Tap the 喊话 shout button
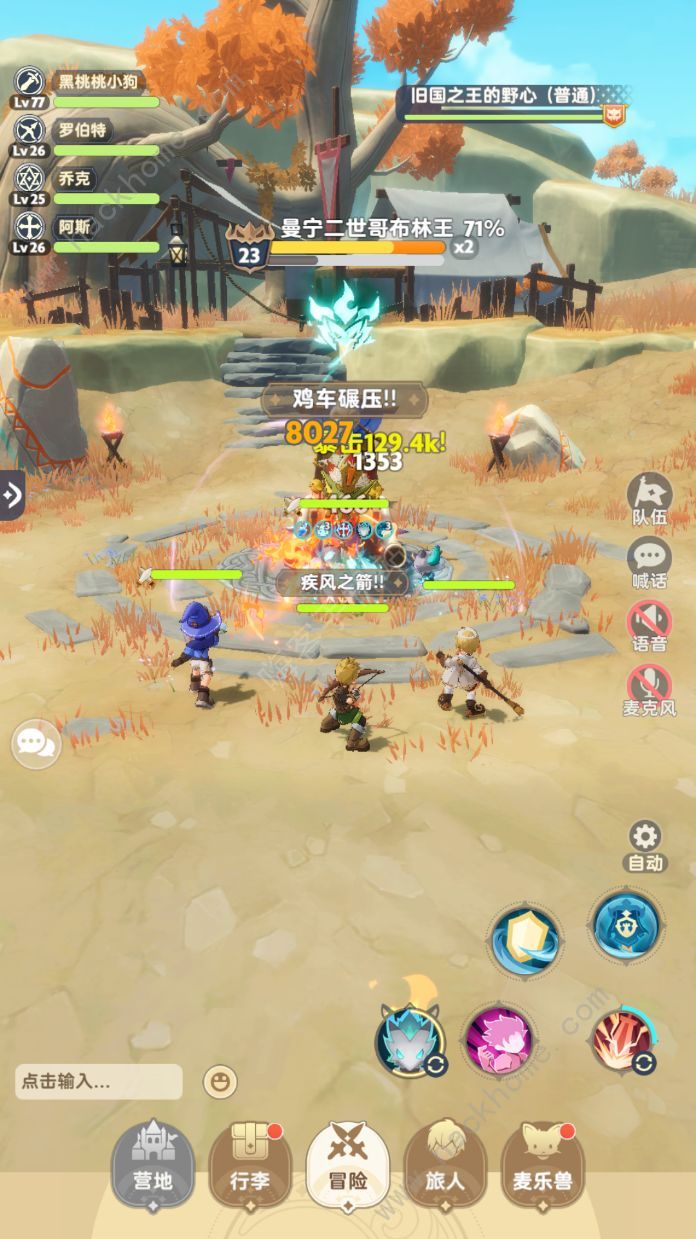The height and width of the screenshot is (1239, 696). 649,565
